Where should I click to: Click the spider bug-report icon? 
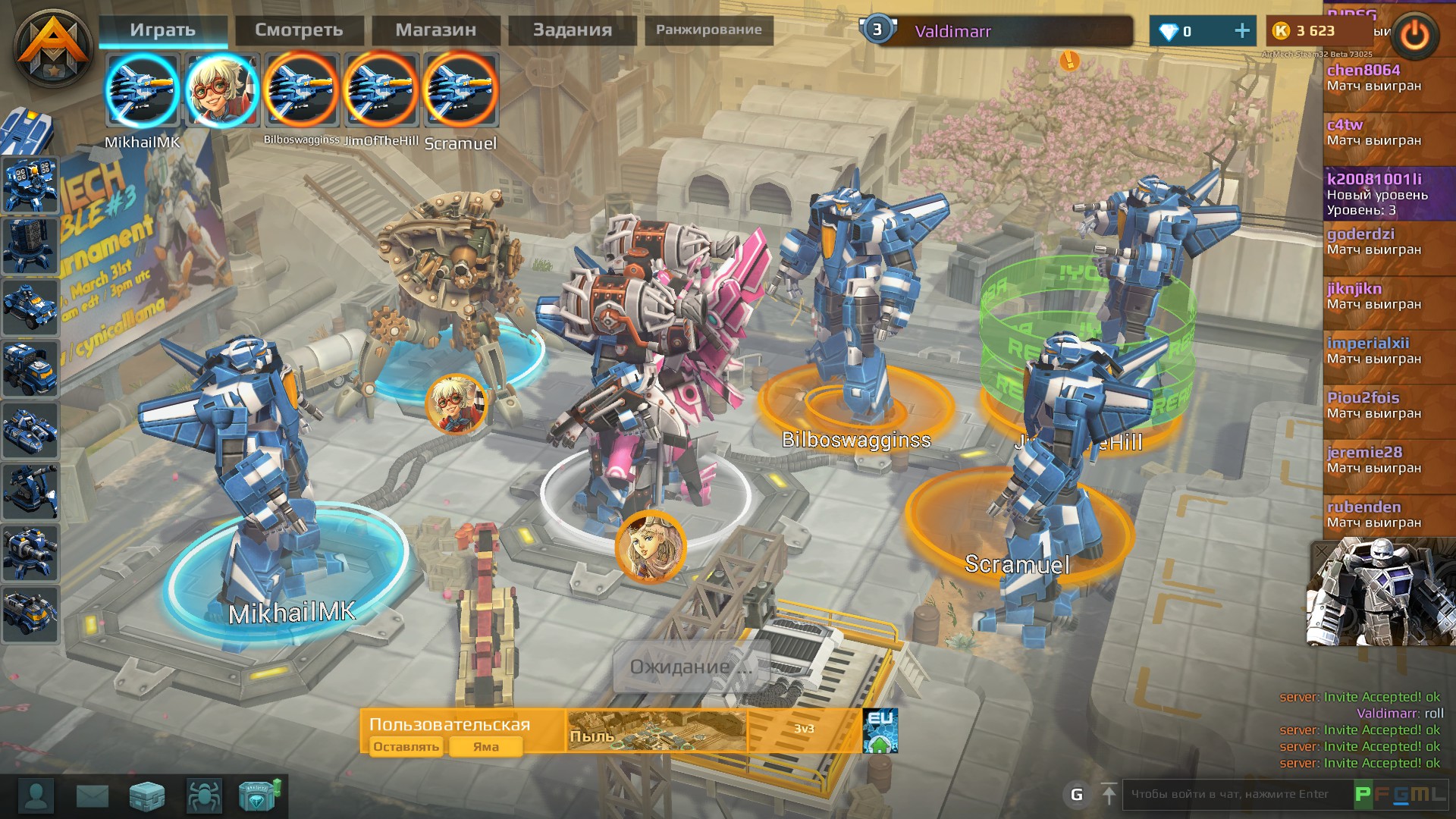coord(205,796)
